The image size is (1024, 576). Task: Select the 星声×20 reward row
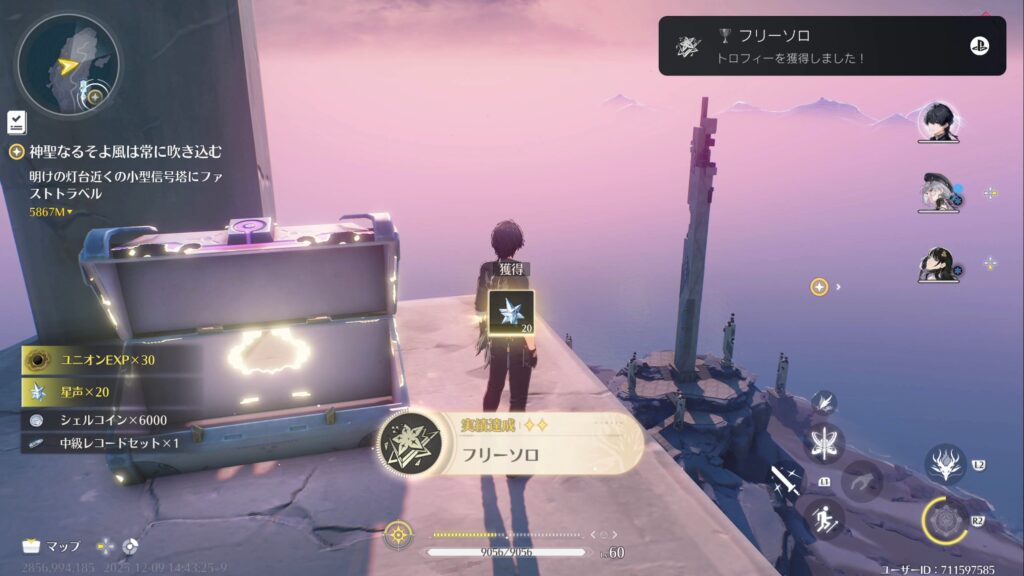98,390
